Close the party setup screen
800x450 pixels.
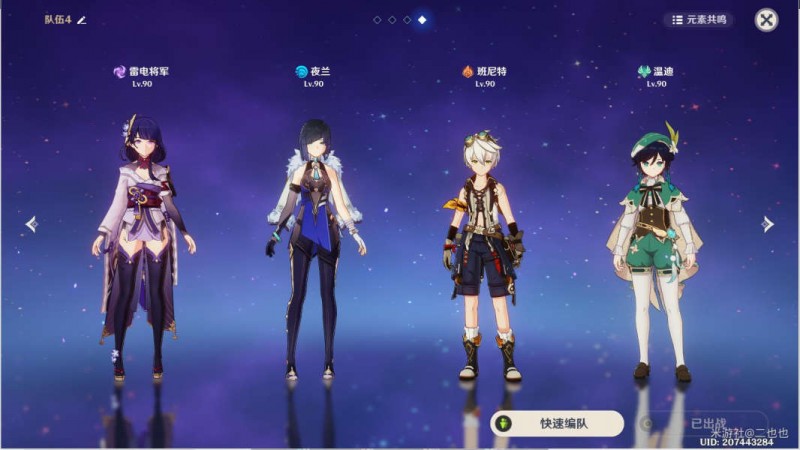(766, 20)
